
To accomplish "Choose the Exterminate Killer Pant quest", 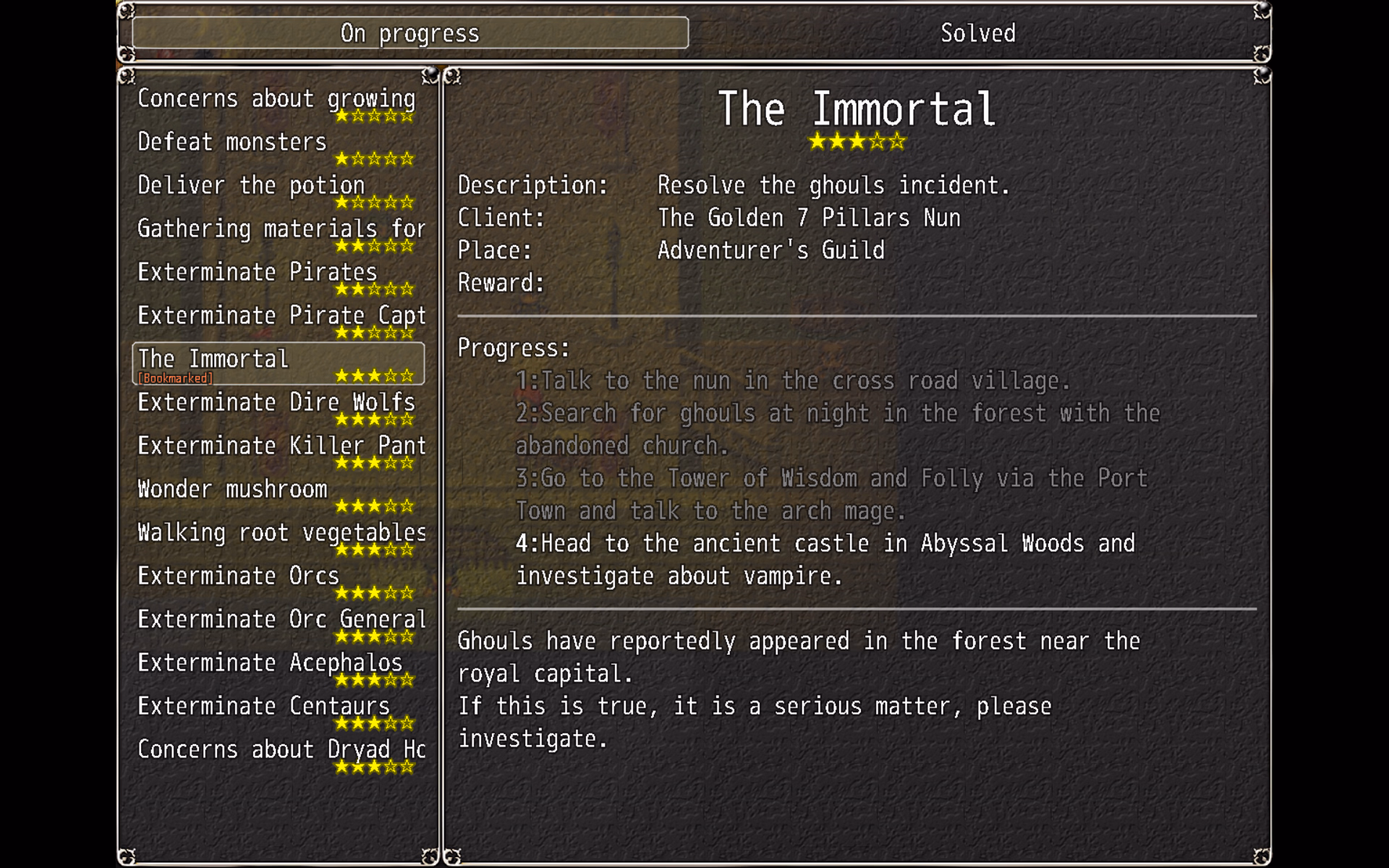I will coord(277,450).
